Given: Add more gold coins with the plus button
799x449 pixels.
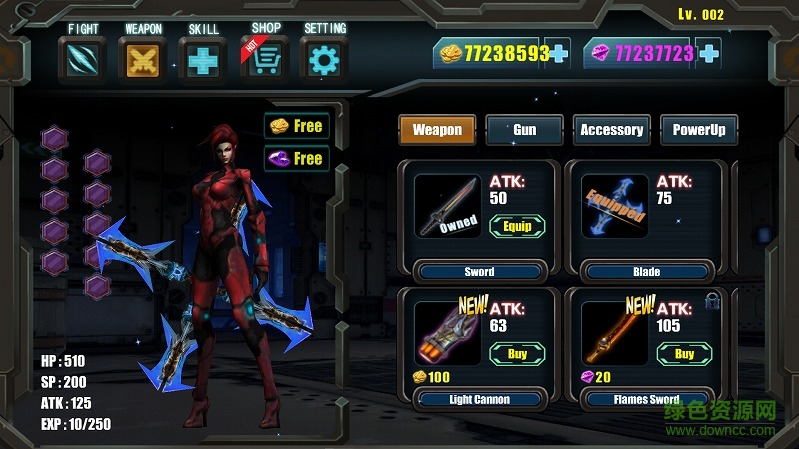Looking at the screenshot, I should coord(558,53).
